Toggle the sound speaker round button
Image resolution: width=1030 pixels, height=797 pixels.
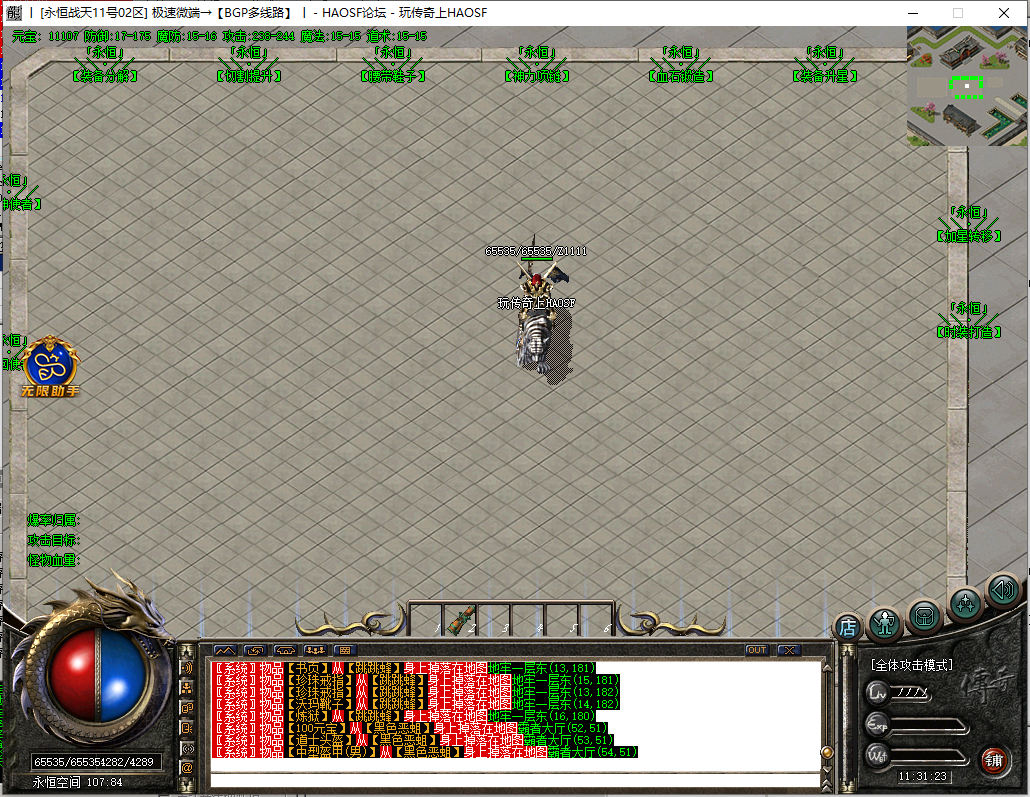1002,590
